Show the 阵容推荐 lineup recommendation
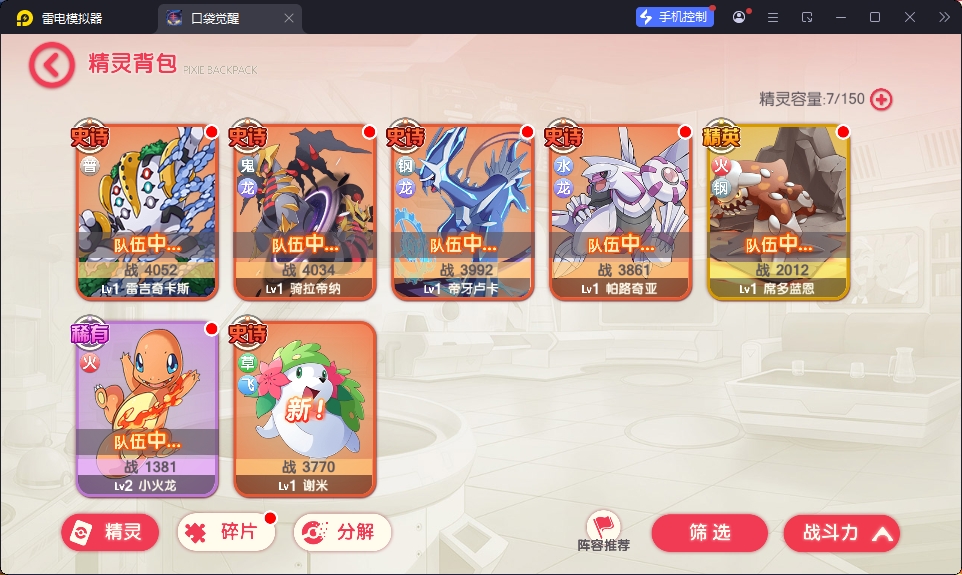 click(604, 532)
